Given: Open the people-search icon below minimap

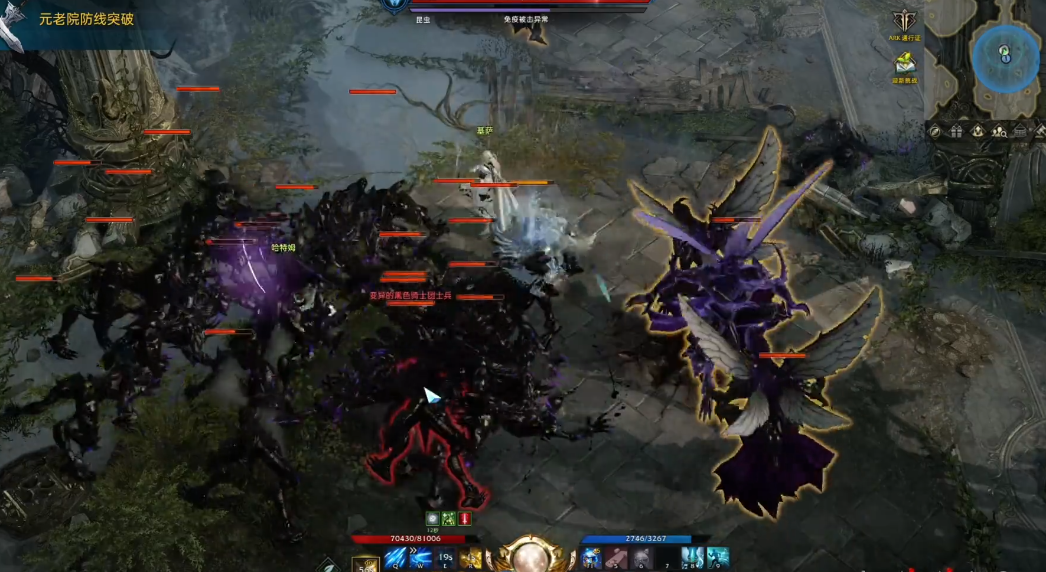Looking at the screenshot, I should point(999,131).
